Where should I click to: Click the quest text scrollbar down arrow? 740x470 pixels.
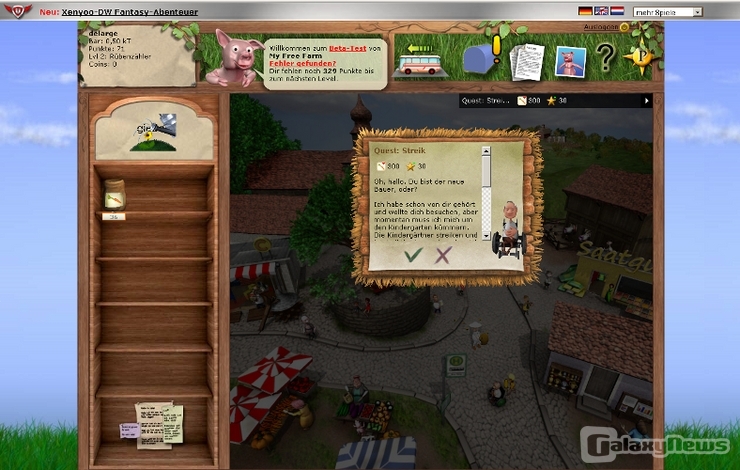(487, 236)
